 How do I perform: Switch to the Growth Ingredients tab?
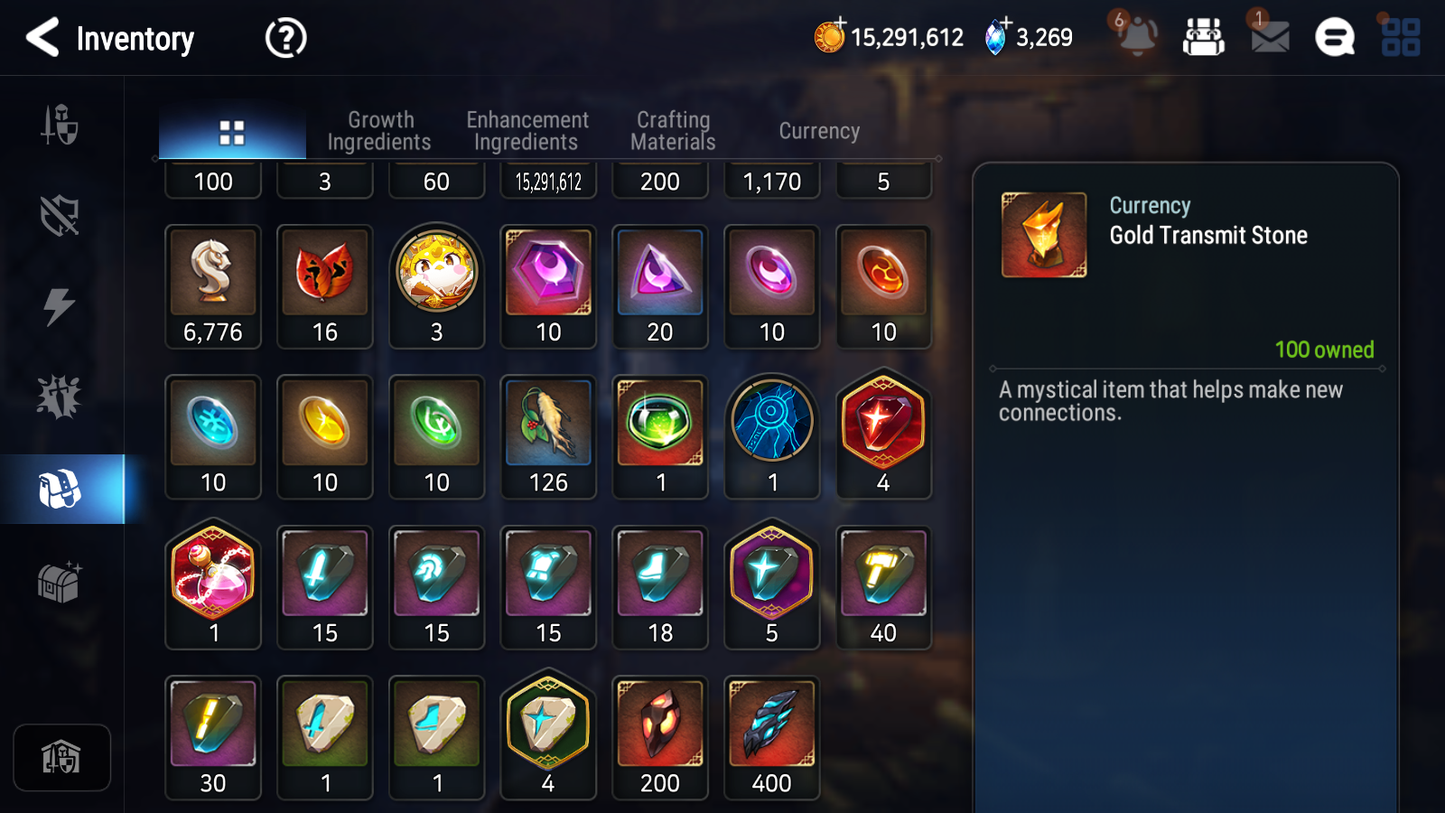point(380,131)
